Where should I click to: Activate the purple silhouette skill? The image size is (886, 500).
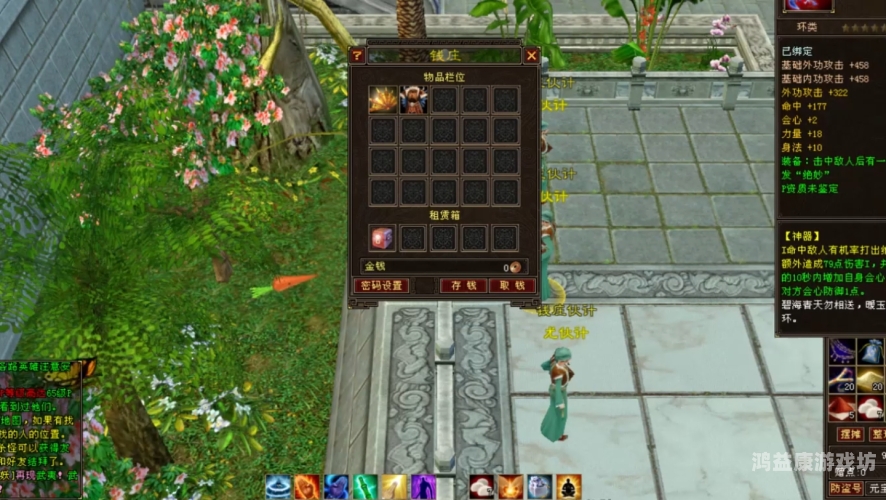point(424,487)
